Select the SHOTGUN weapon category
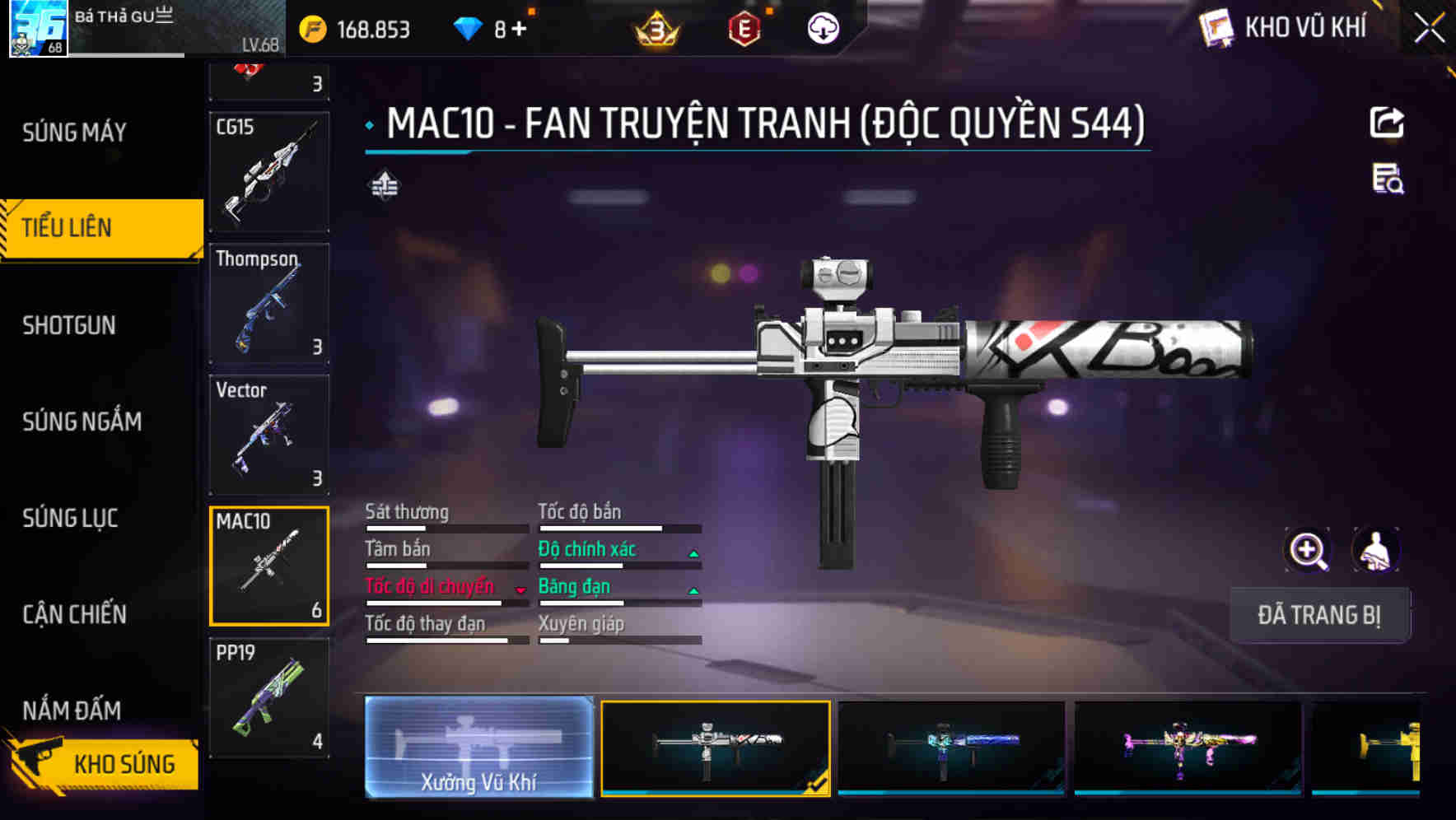This screenshot has width=1456, height=820. 69,325
